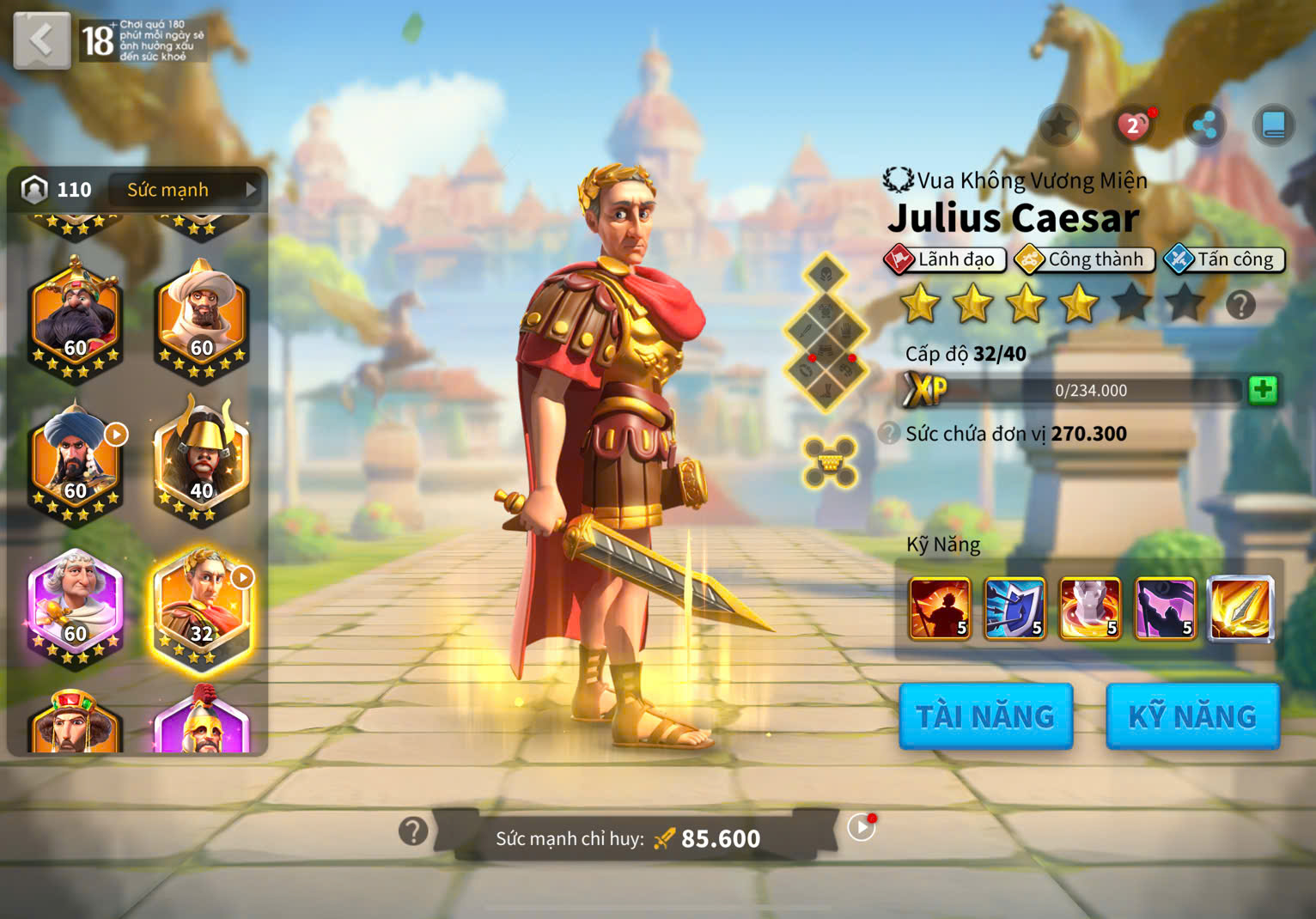Open the diamond-shaped equipment slots panel
Image resolution: width=1316 pixels, height=919 pixels.
pyautogui.click(x=826, y=333)
